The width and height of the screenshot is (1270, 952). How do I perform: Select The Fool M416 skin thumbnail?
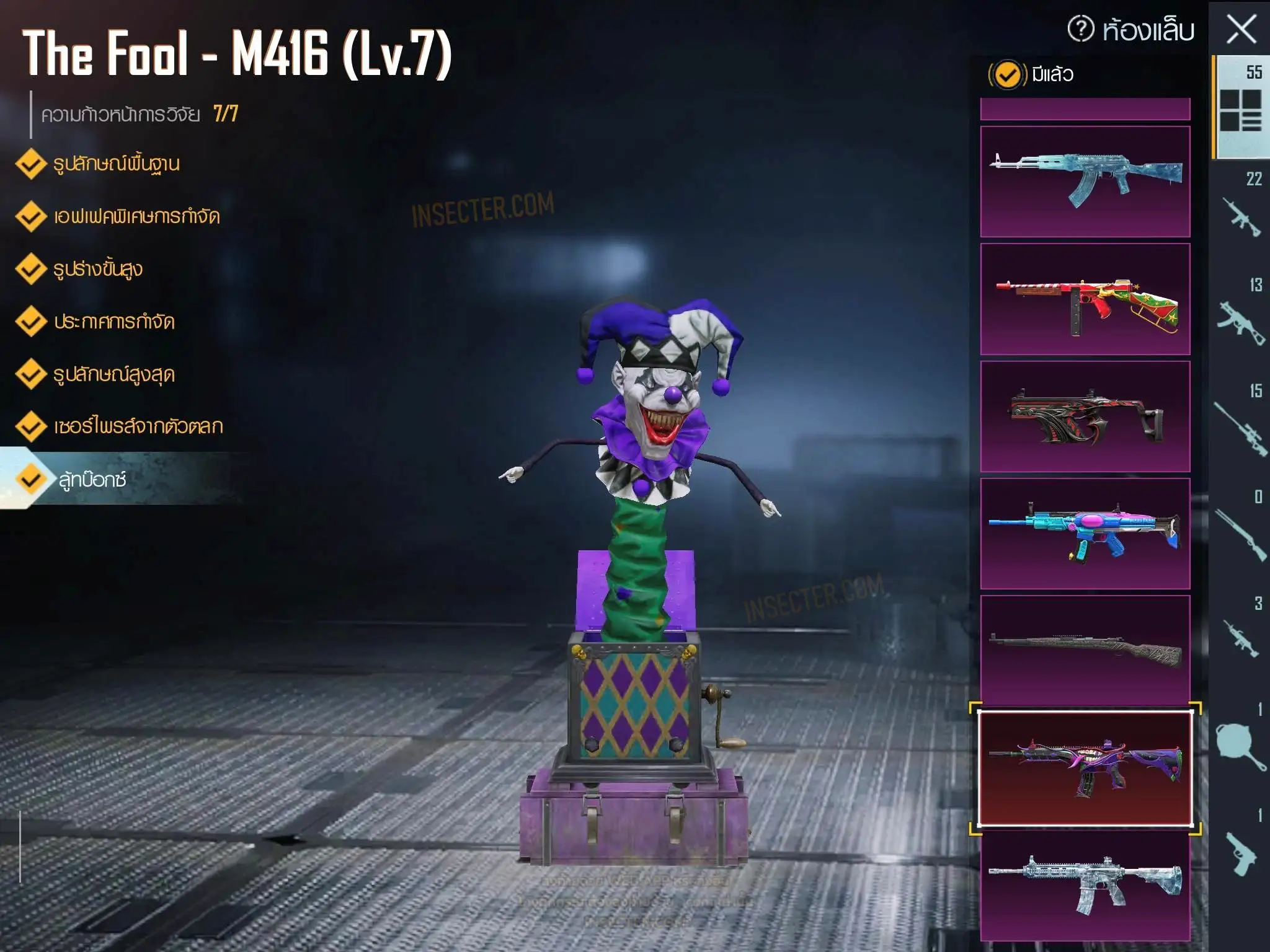pos(1085,769)
